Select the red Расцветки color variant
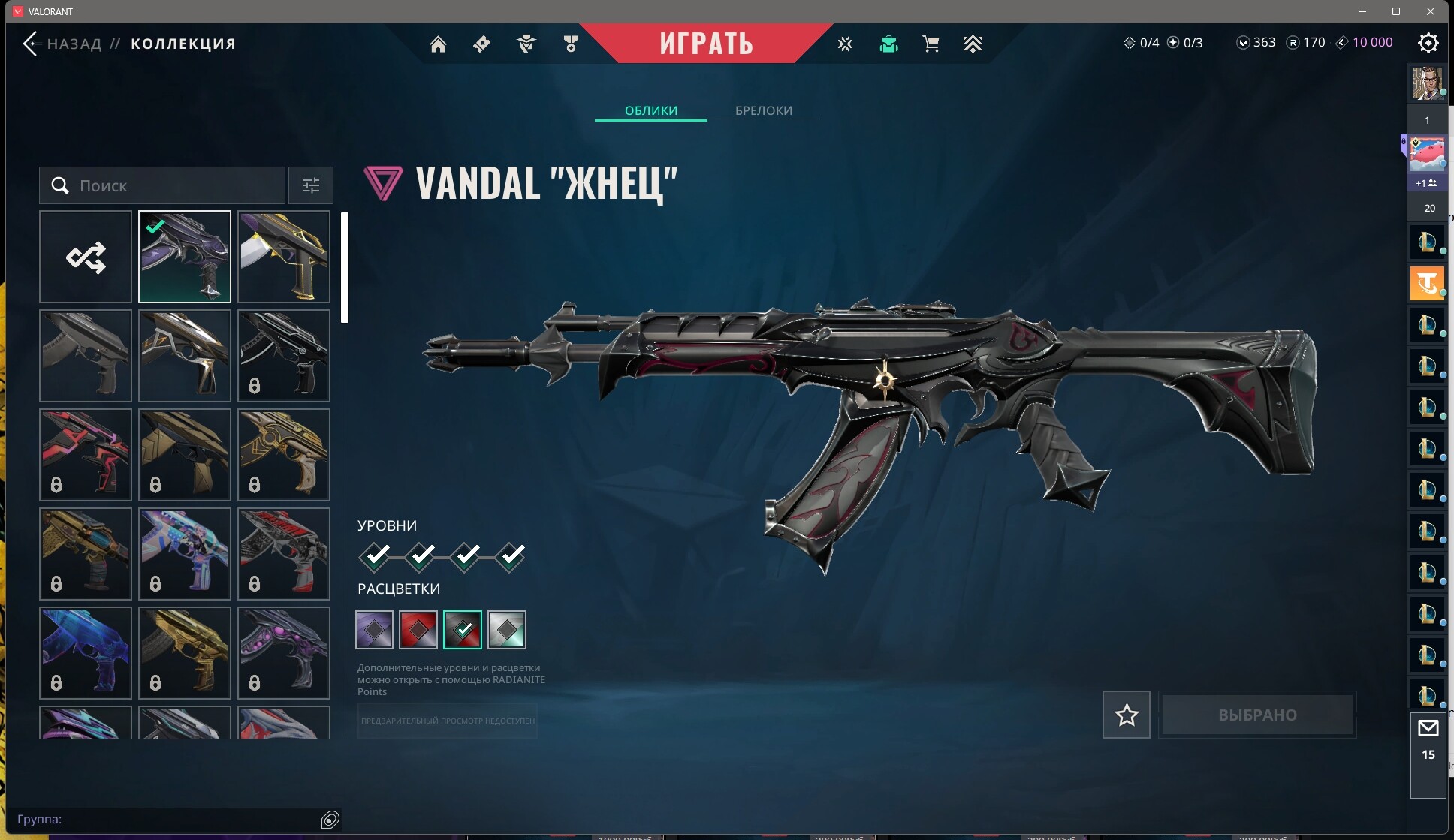1454x840 pixels. coord(418,630)
